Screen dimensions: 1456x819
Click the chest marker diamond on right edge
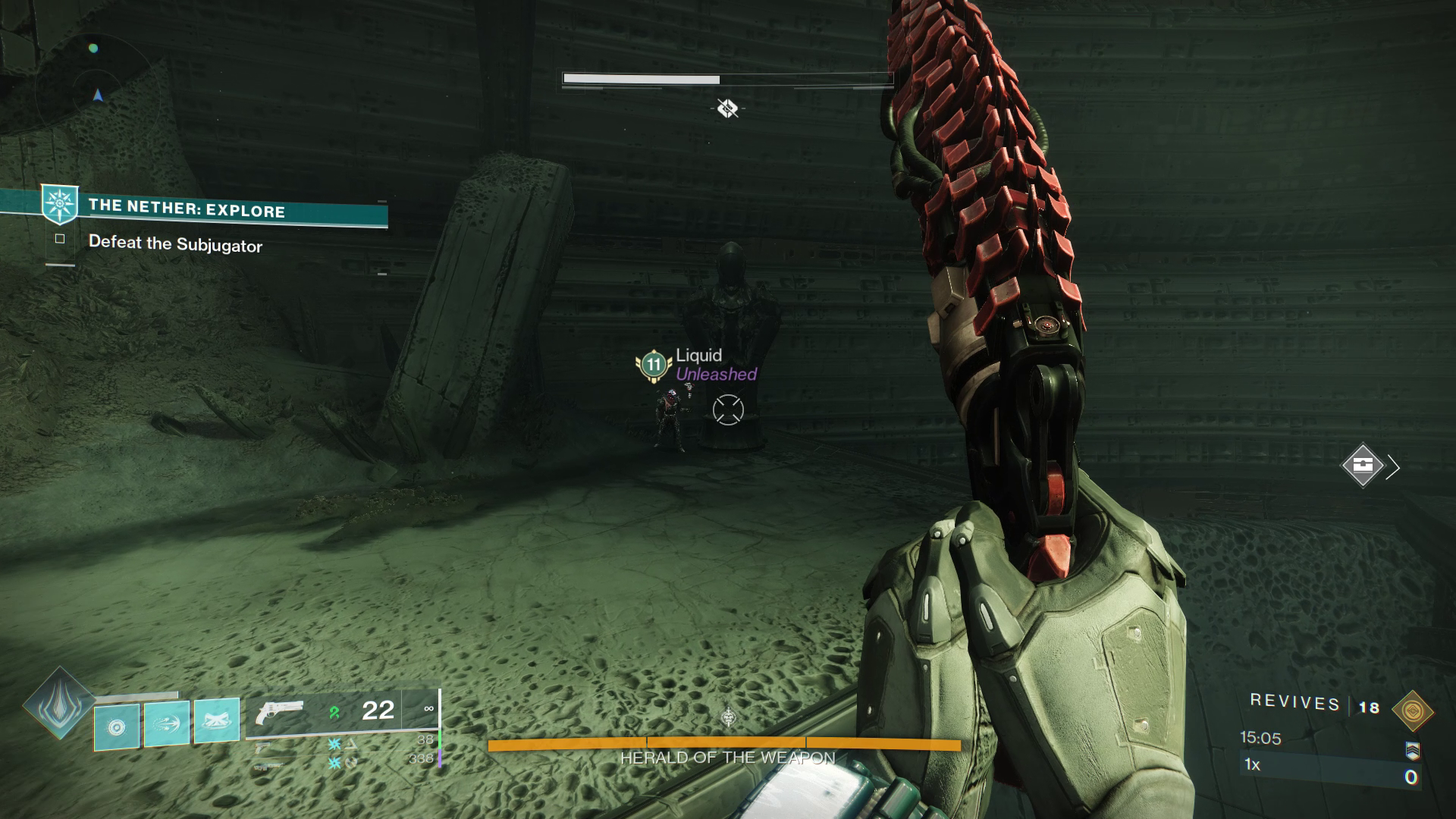[1363, 465]
